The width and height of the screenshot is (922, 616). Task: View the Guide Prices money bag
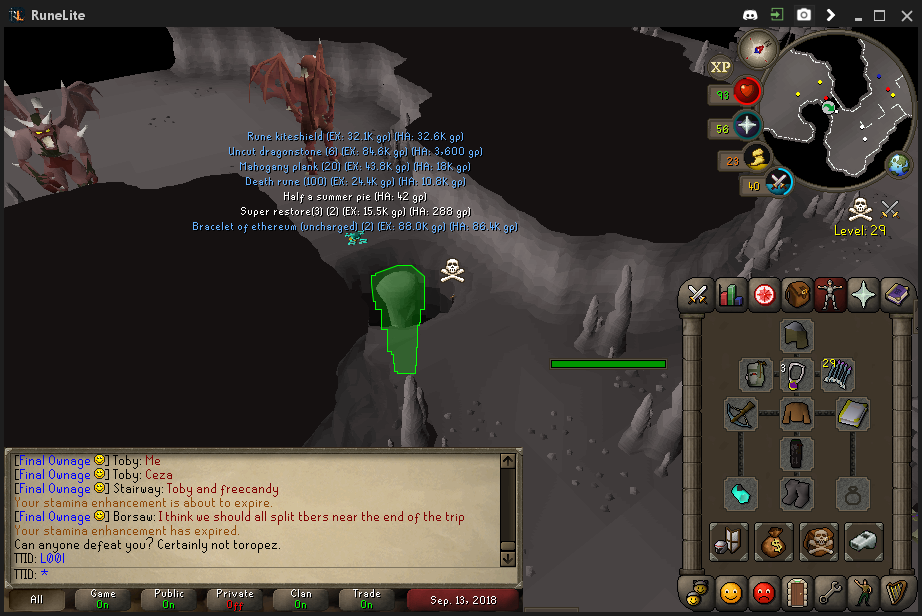click(773, 541)
